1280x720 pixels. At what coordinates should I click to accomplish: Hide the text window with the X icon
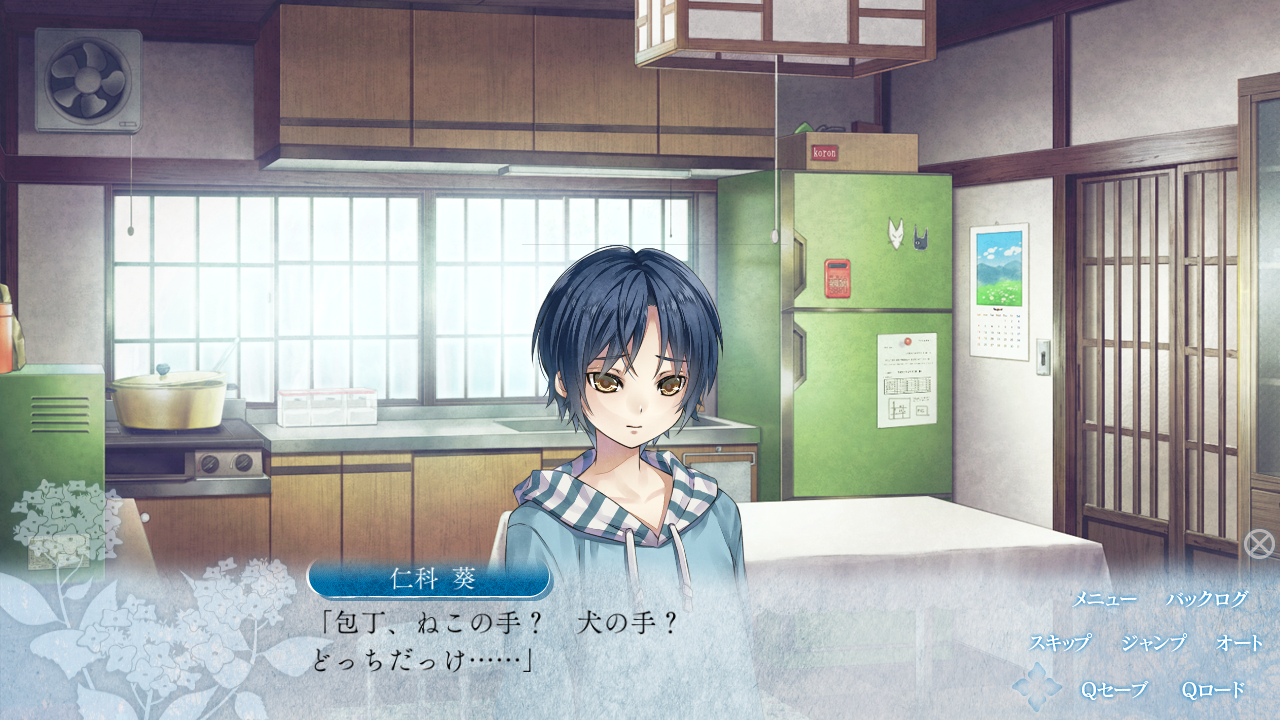(1259, 544)
